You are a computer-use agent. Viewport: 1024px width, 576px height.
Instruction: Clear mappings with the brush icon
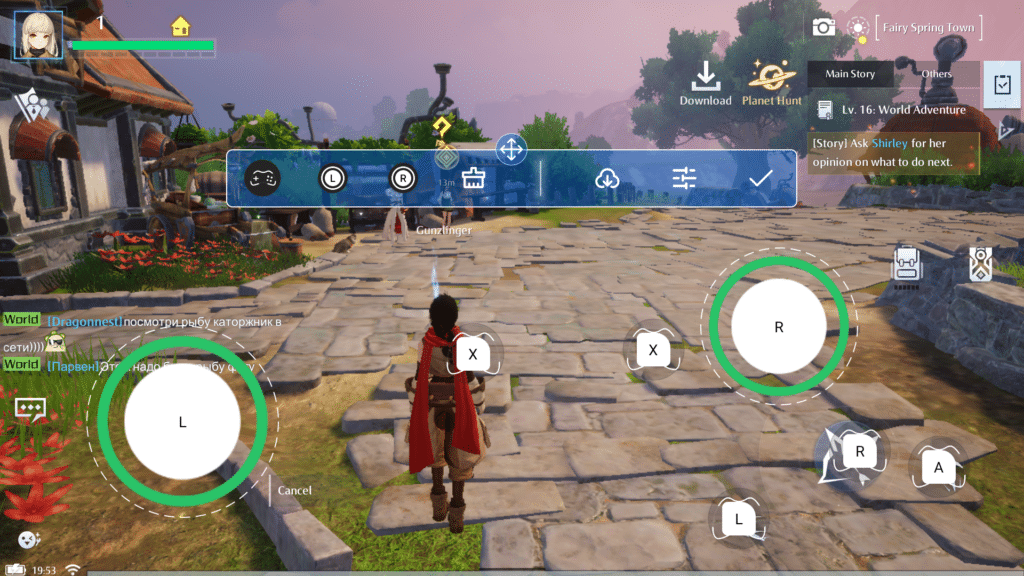(x=473, y=178)
